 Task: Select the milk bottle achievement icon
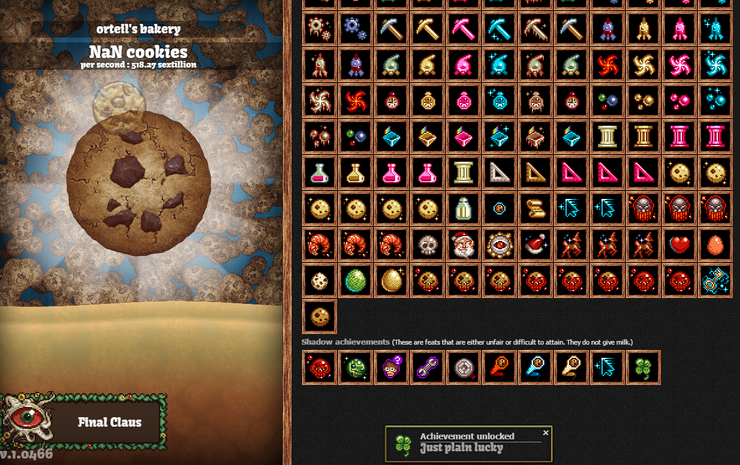coord(462,208)
